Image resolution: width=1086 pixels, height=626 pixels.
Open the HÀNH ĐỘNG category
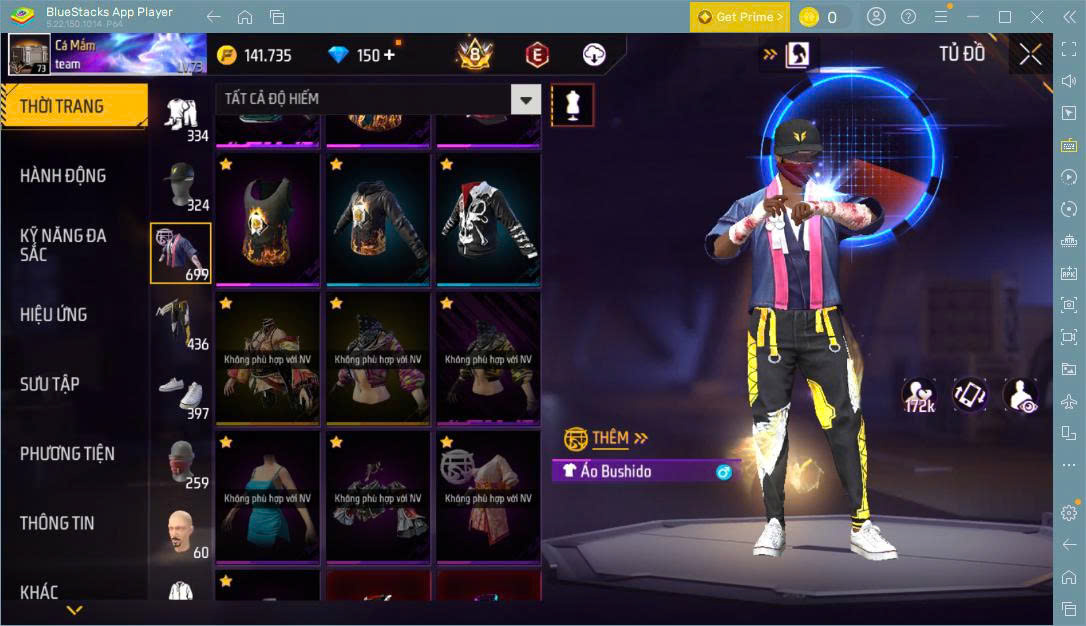(63, 176)
